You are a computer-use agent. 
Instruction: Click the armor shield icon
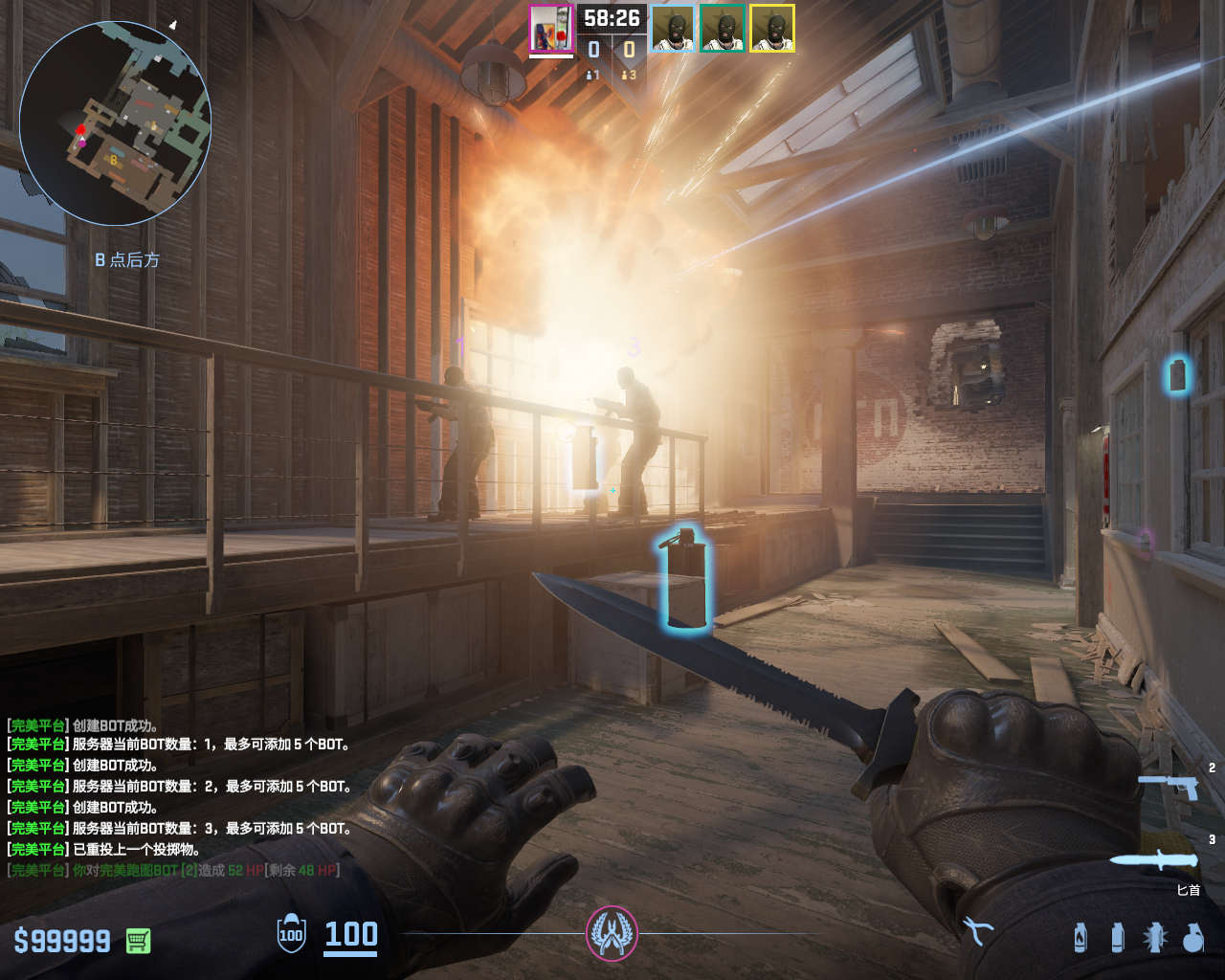pos(291,934)
